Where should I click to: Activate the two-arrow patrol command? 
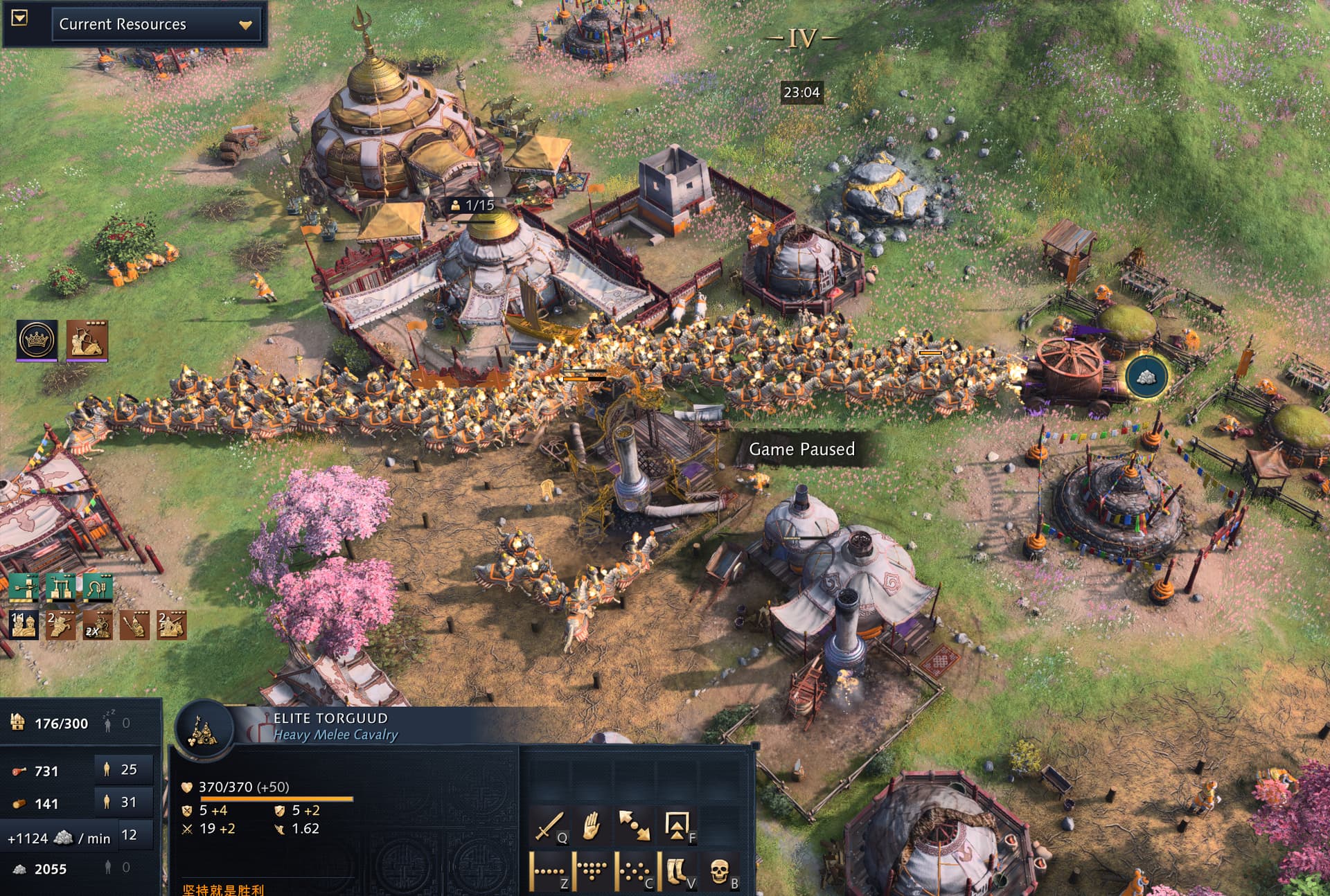(x=635, y=826)
